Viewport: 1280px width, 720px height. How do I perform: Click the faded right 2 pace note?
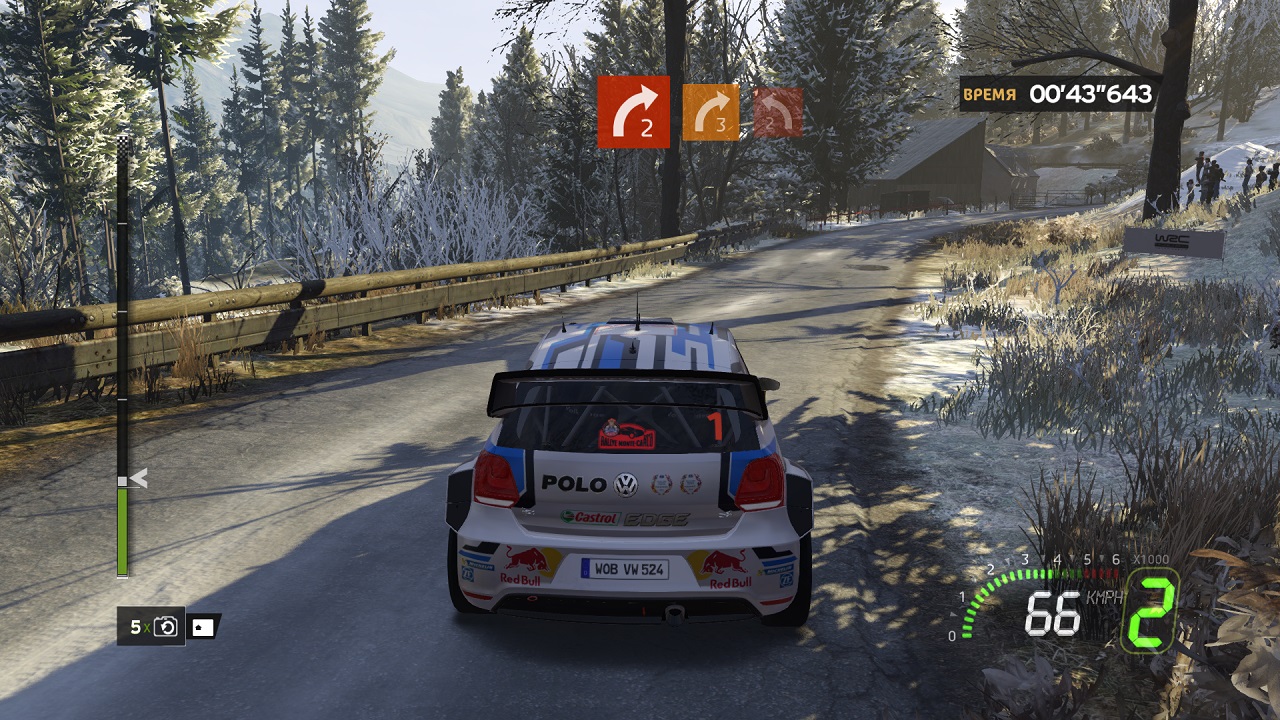[x=778, y=112]
